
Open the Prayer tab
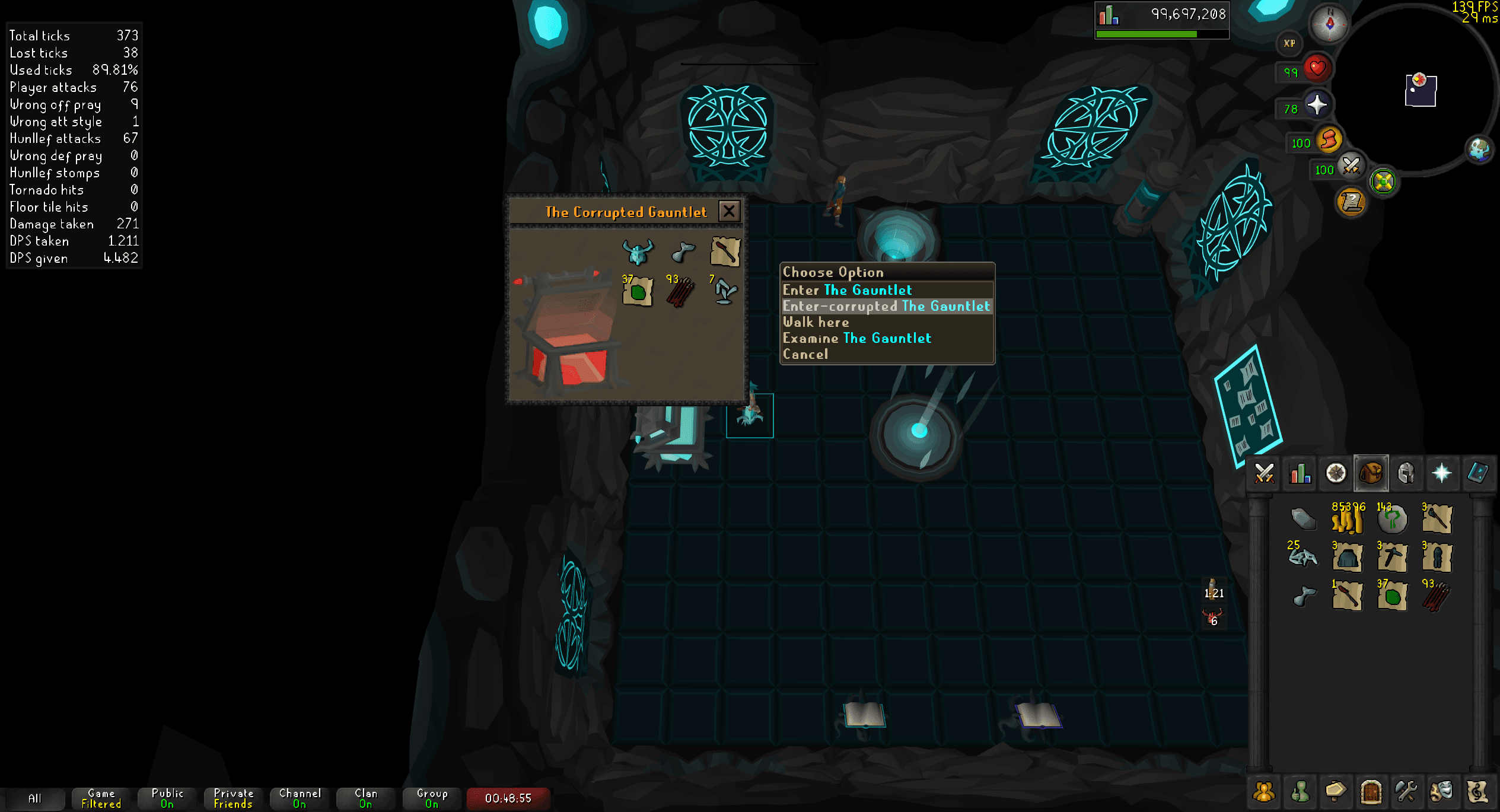[x=1441, y=473]
